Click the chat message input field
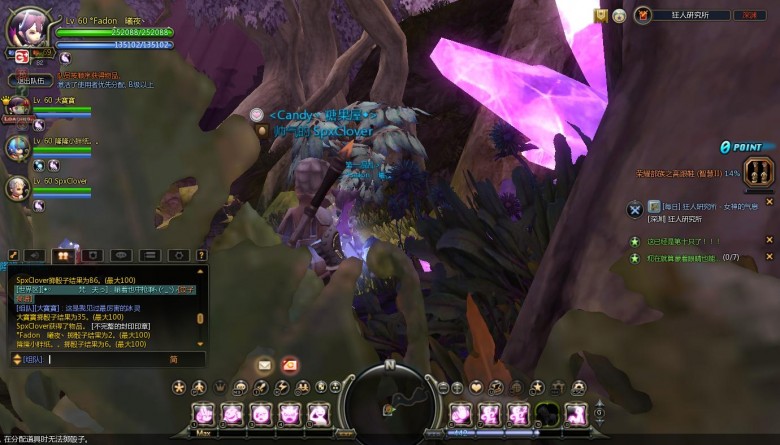The height and width of the screenshot is (445, 780). point(110,359)
